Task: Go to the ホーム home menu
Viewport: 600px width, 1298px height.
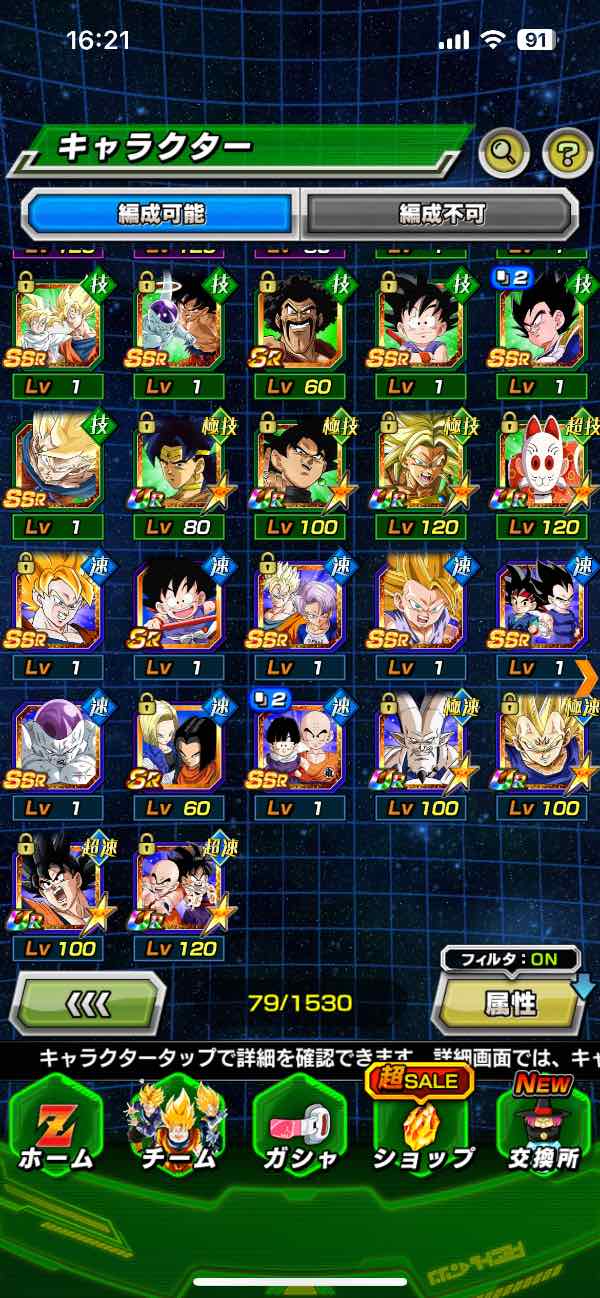Action: (x=56, y=1130)
